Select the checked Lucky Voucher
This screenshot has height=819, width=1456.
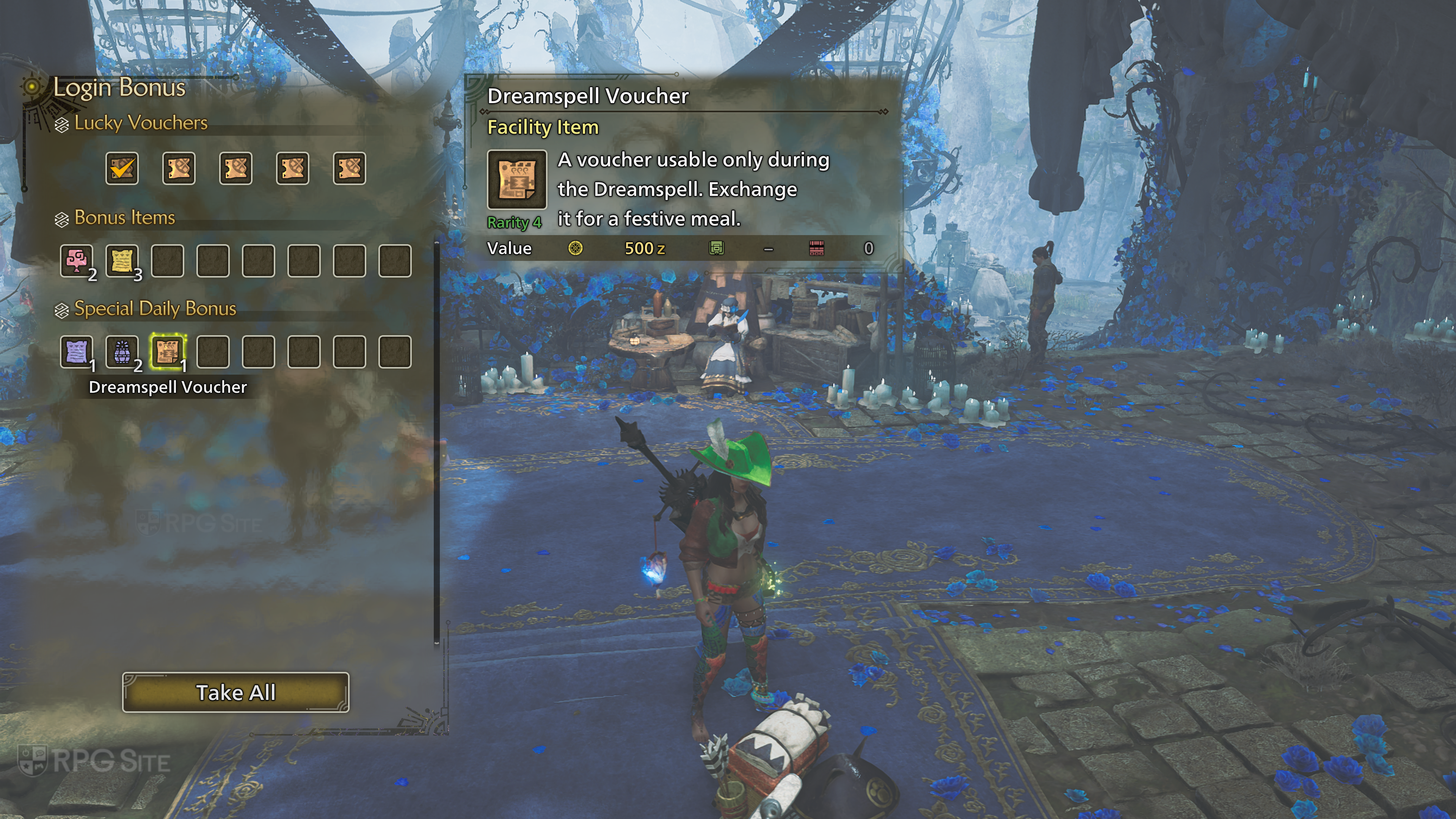click(x=122, y=168)
